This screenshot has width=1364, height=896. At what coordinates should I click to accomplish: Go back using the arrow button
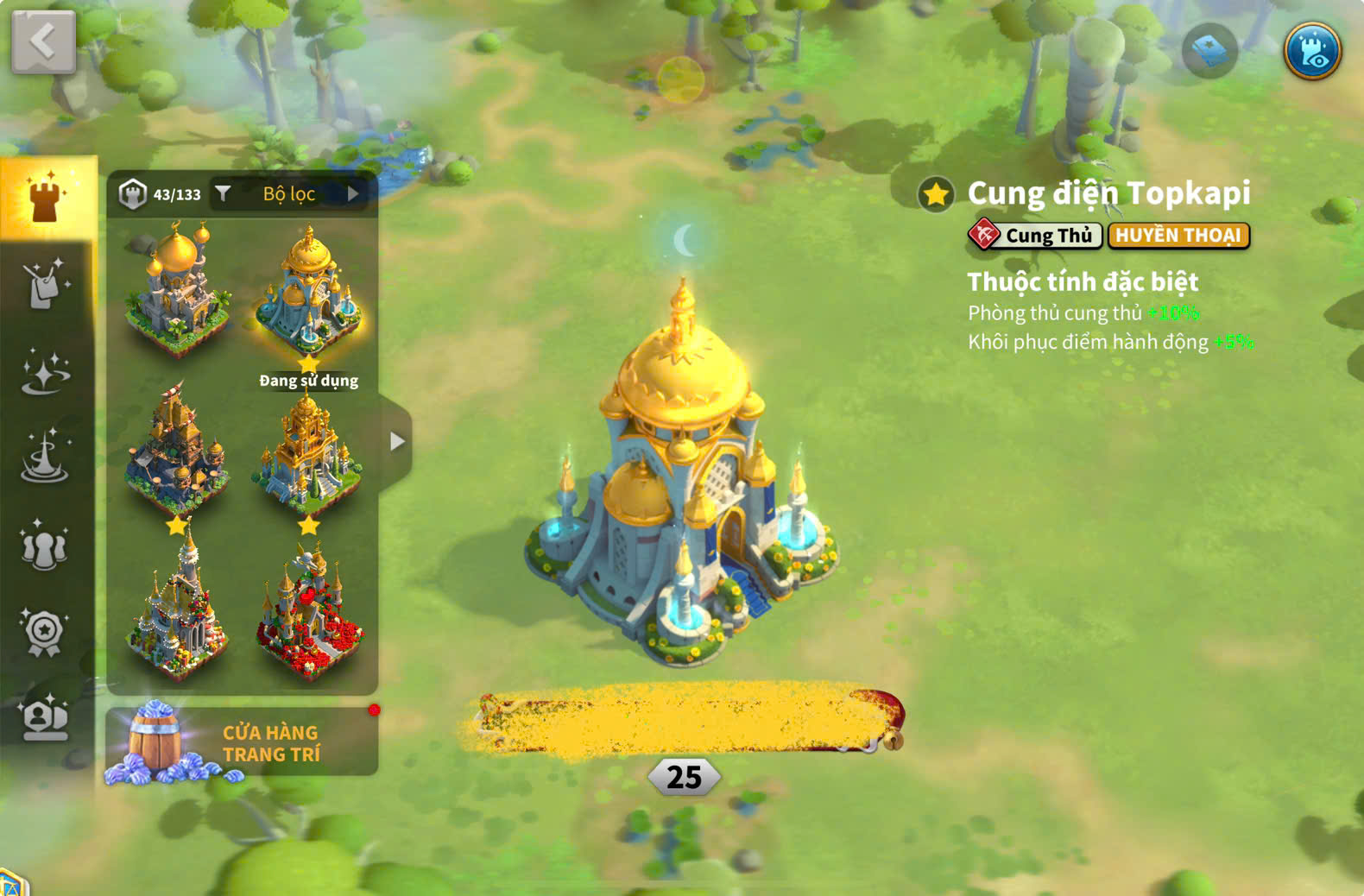pos(43,41)
